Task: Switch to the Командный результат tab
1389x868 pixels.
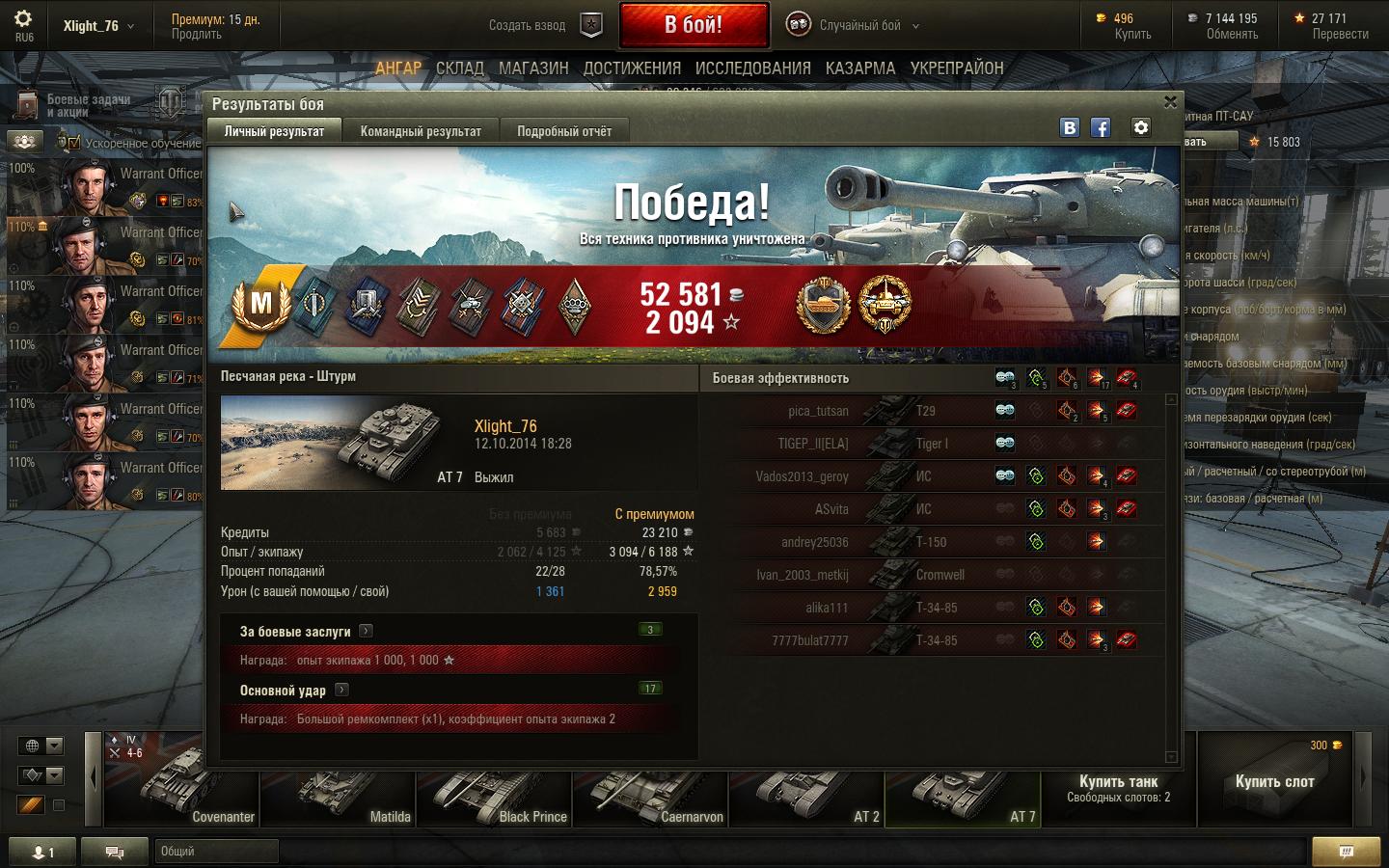Action: pyautogui.click(x=421, y=131)
